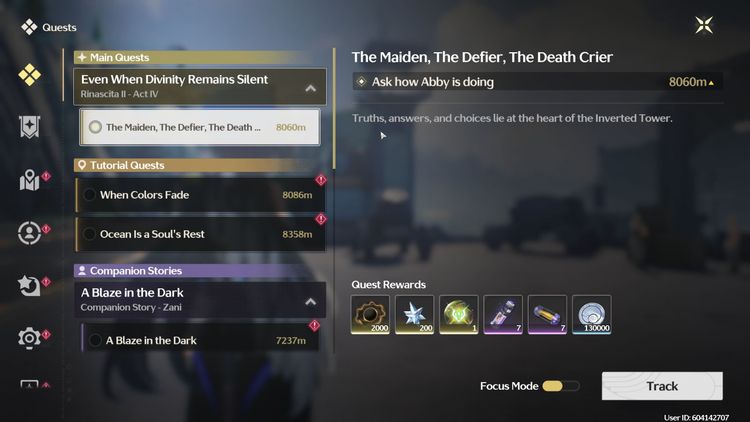
Task: Open the map marker quest category
Action: 29,180
